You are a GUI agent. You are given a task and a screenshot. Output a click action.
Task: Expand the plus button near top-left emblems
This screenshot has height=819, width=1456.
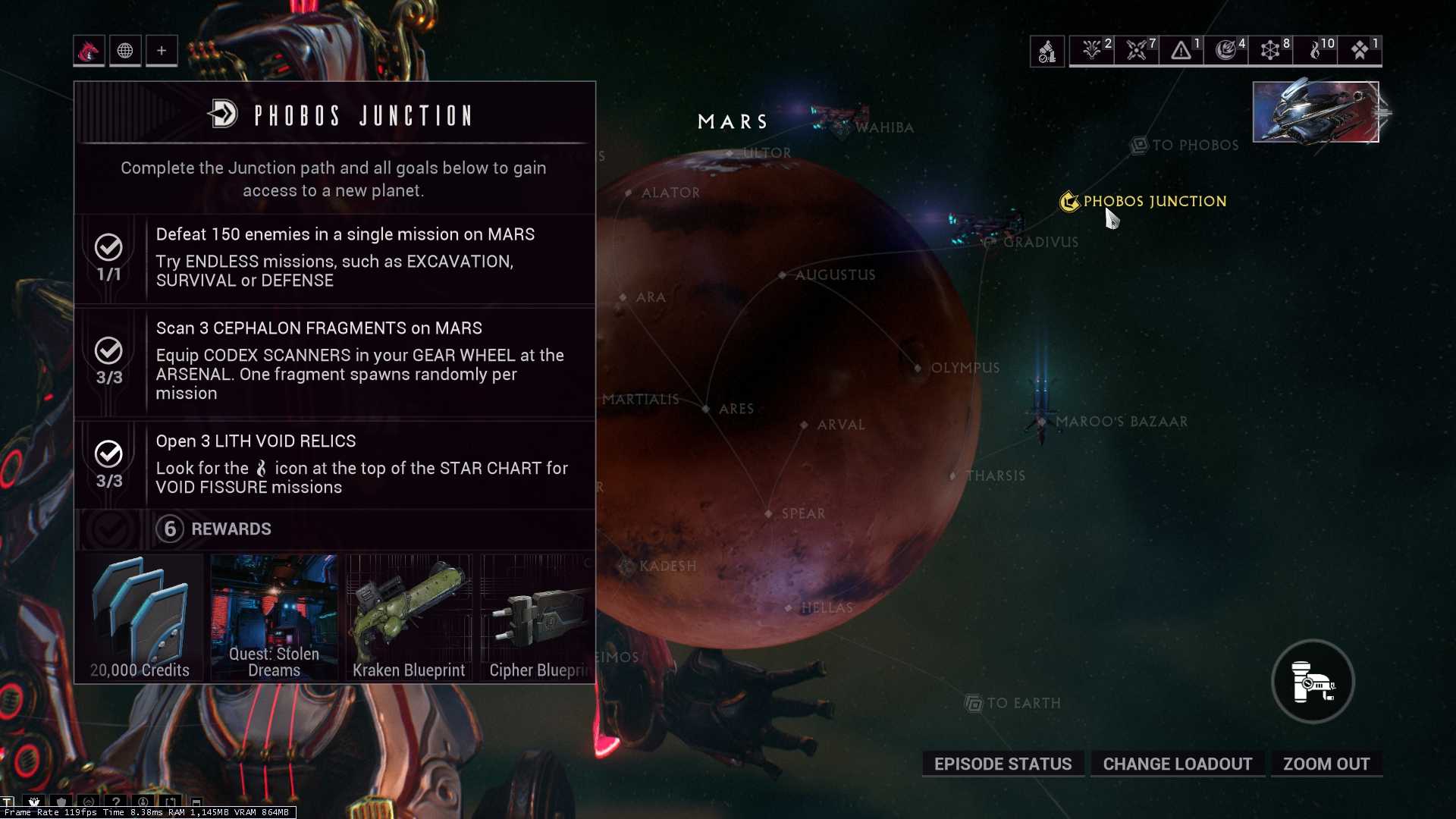pos(162,51)
